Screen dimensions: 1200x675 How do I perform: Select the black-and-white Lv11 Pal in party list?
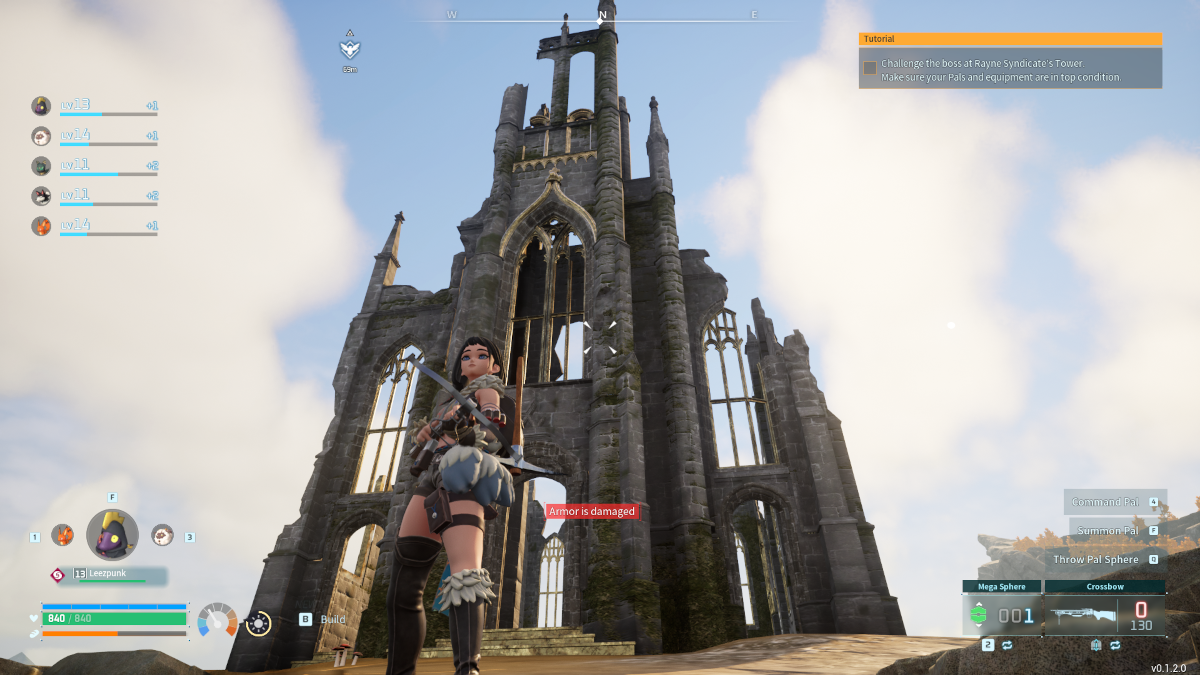pyautogui.click(x=41, y=195)
